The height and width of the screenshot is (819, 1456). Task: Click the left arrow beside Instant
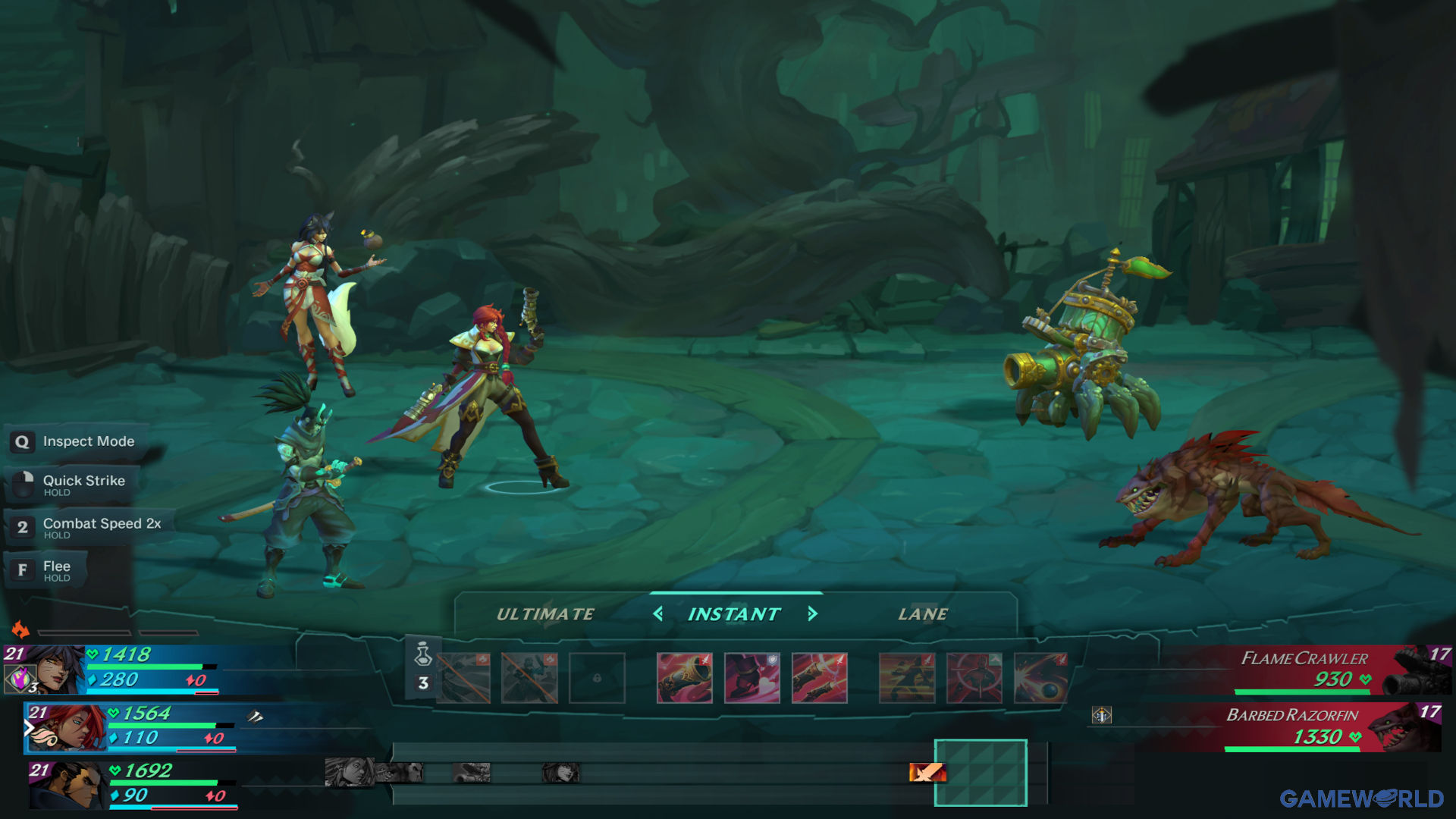pos(658,613)
